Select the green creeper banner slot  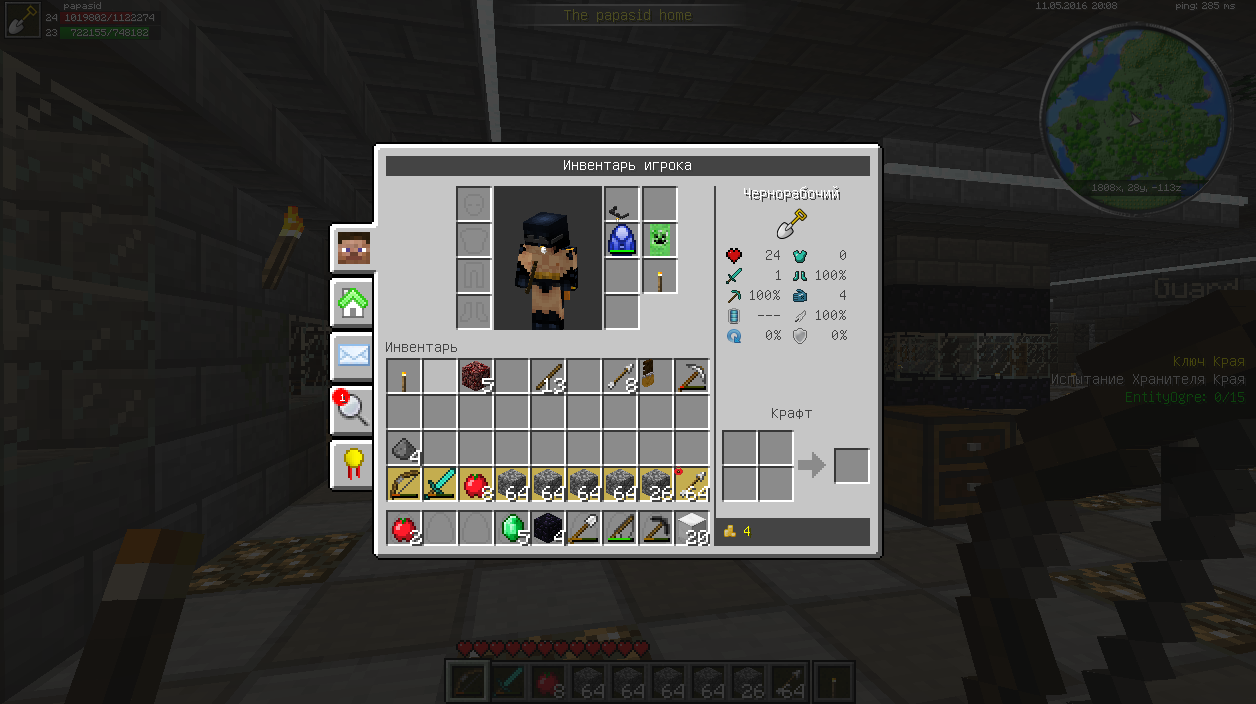(x=659, y=240)
